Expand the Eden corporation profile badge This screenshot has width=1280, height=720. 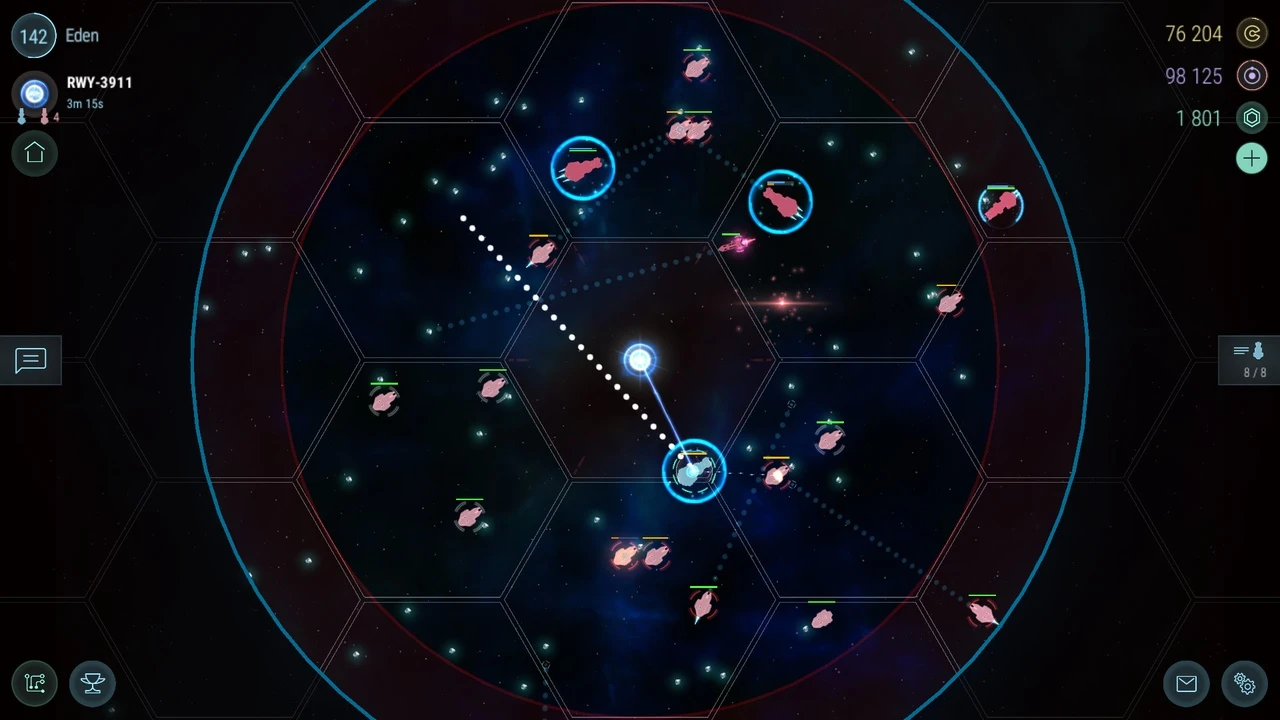coord(82,35)
